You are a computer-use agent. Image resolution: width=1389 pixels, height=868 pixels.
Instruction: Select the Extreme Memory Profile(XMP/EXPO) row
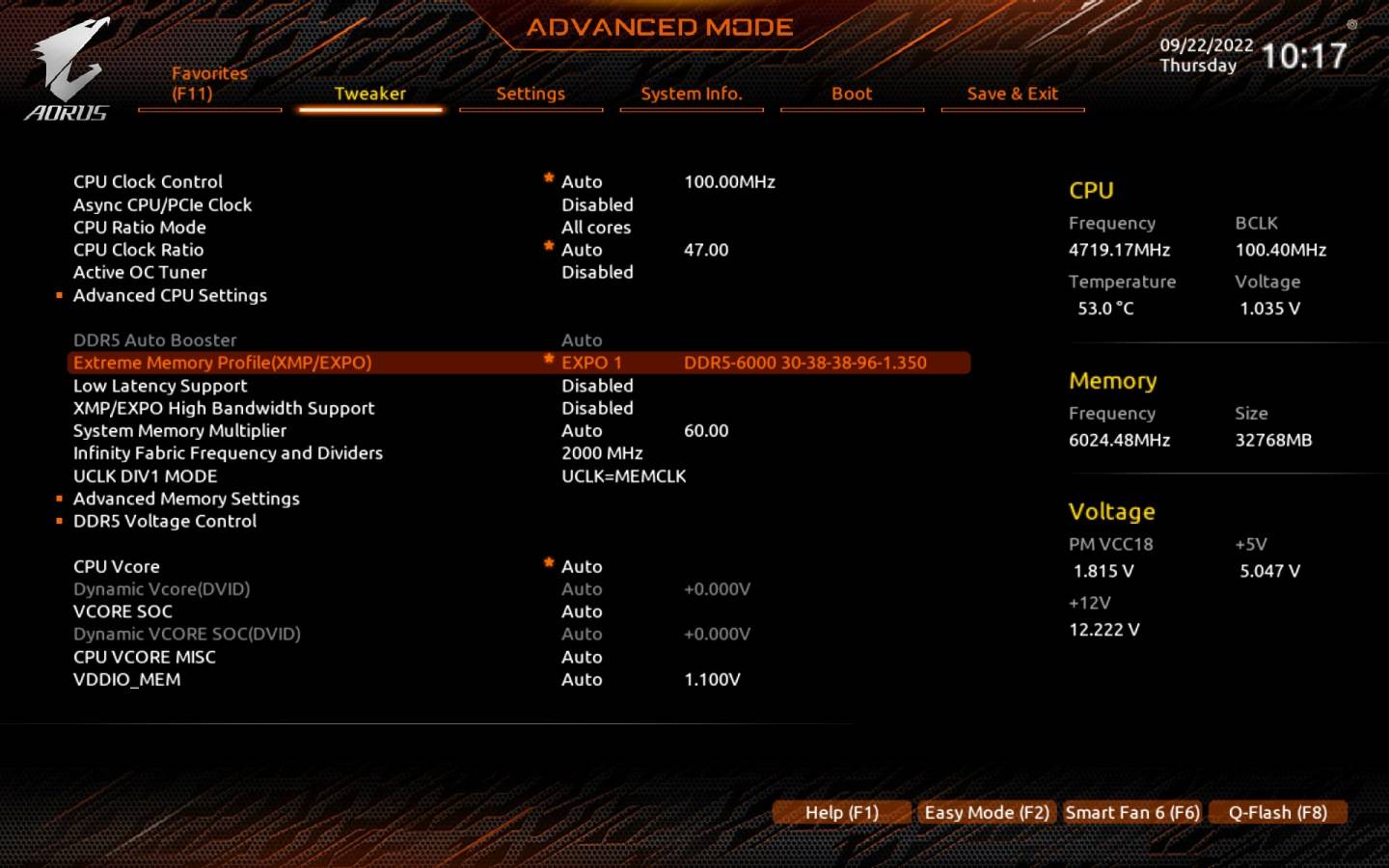(x=222, y=364)
